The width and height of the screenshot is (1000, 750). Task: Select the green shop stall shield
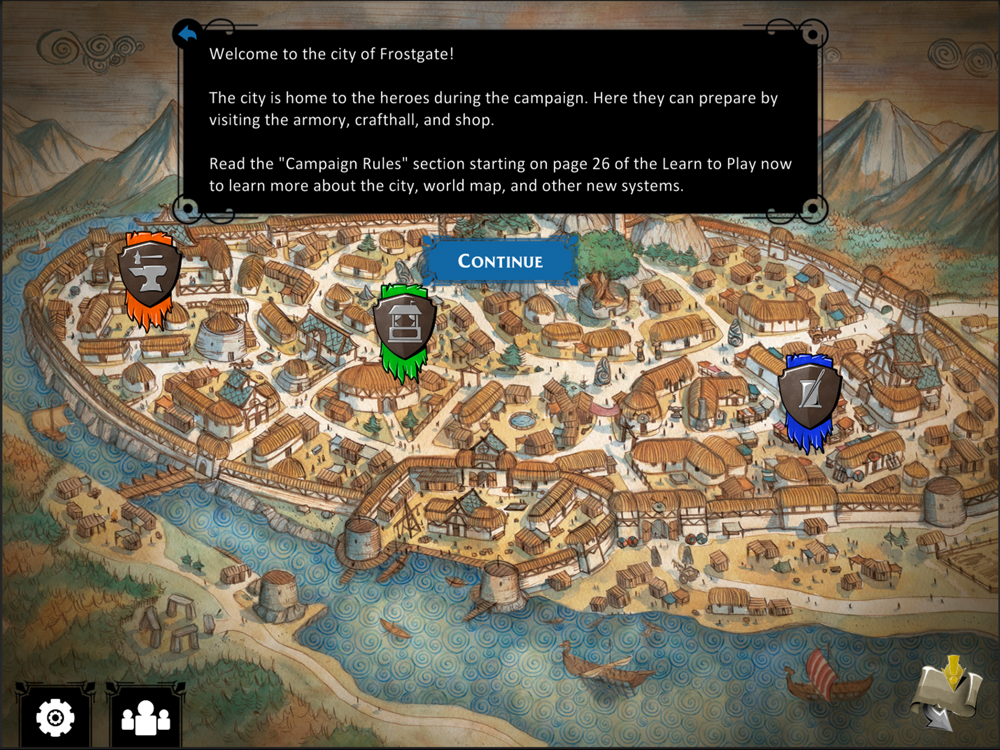tap(404, 326)
